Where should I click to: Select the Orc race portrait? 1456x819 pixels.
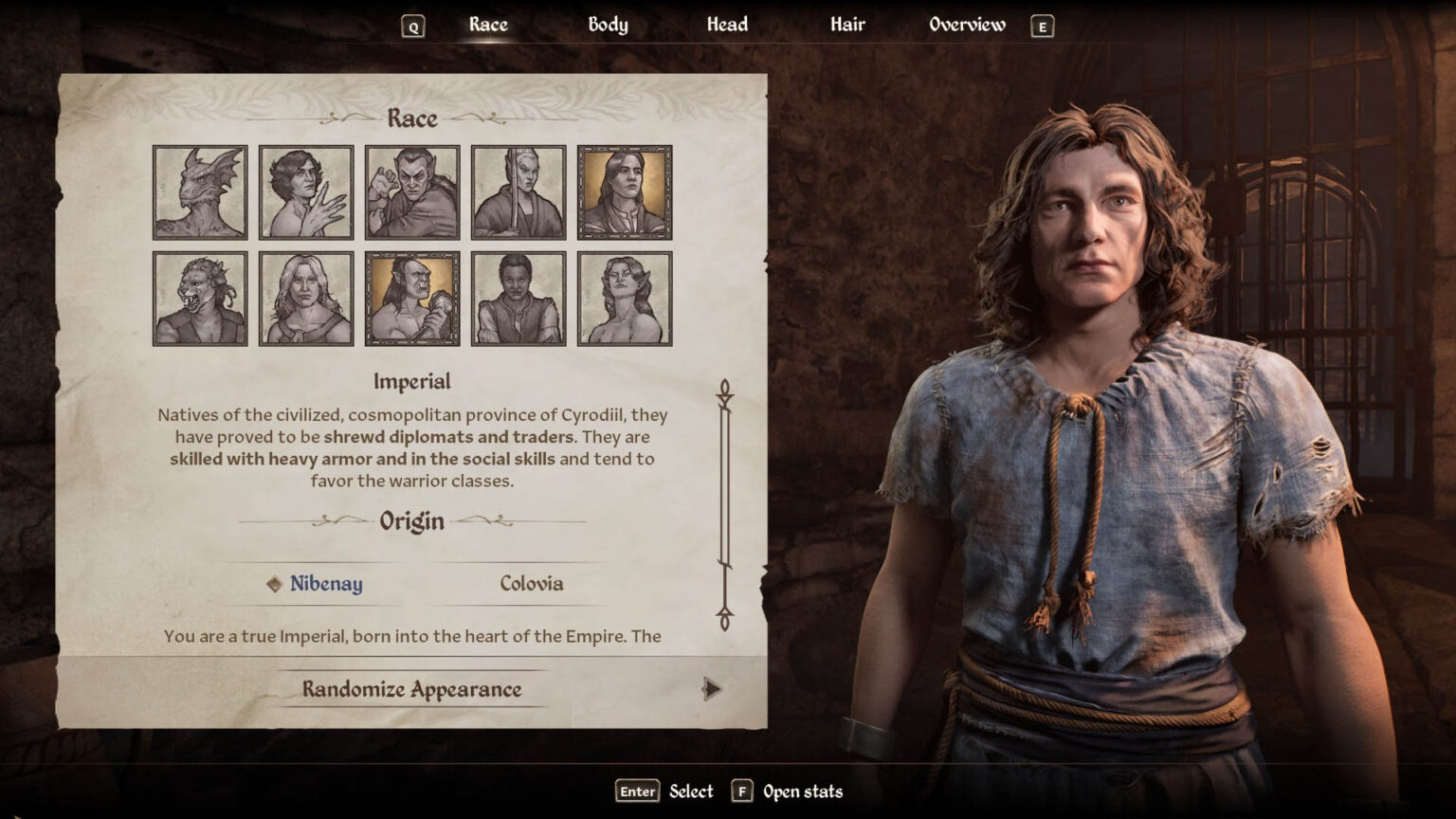412,297
